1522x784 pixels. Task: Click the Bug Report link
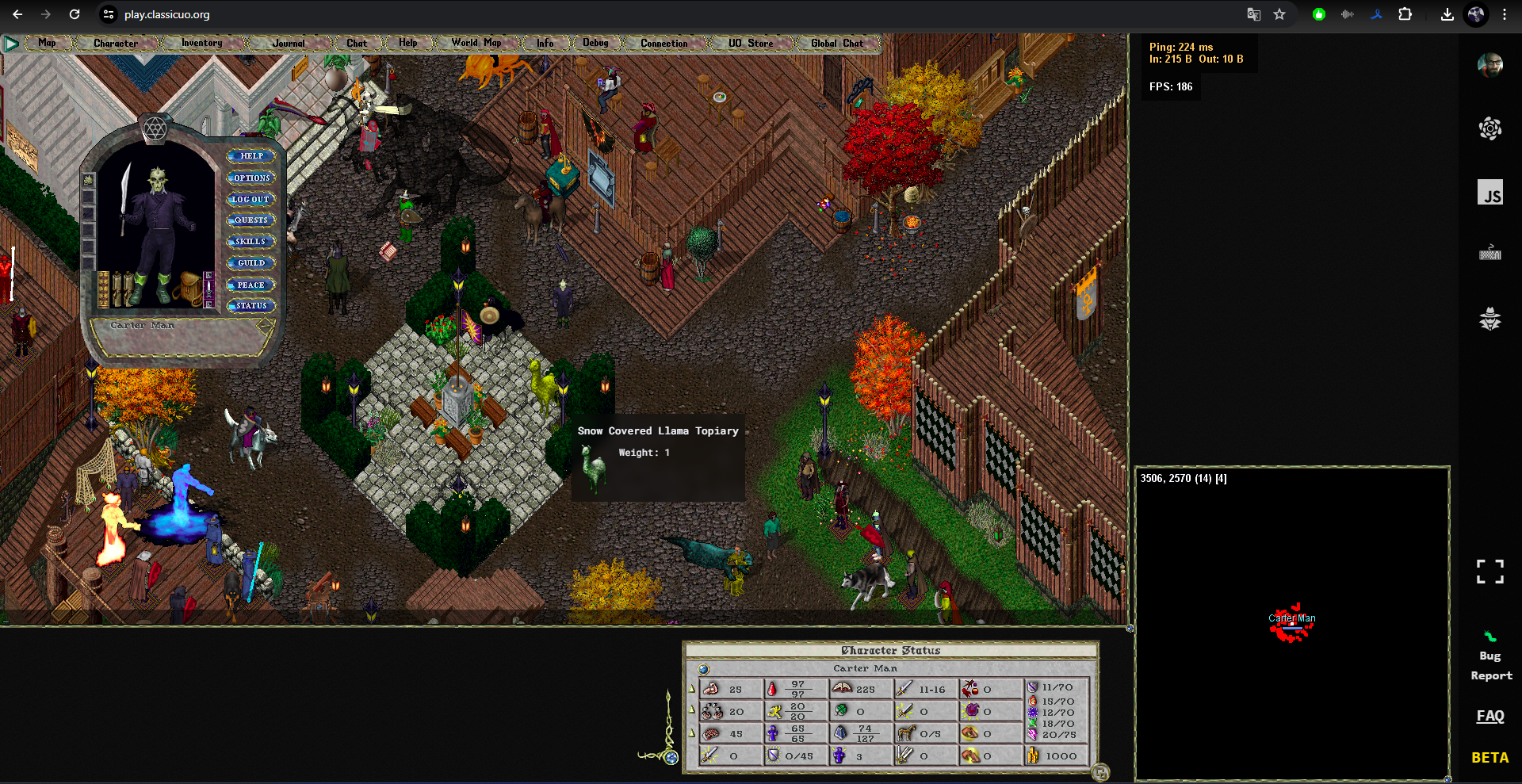point(1490,665)
